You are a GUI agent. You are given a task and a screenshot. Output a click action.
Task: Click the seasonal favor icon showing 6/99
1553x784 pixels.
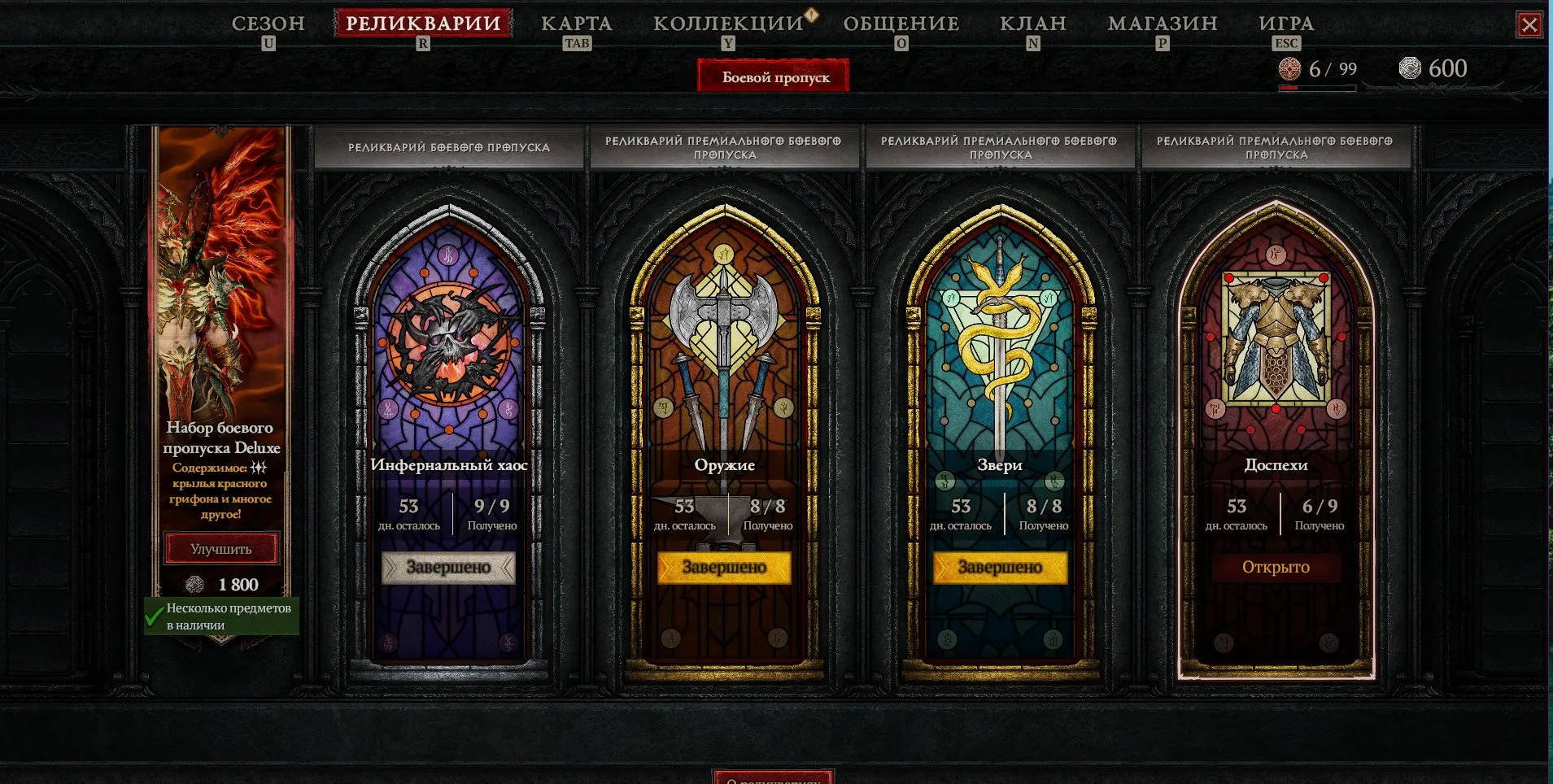[1289, 68]
